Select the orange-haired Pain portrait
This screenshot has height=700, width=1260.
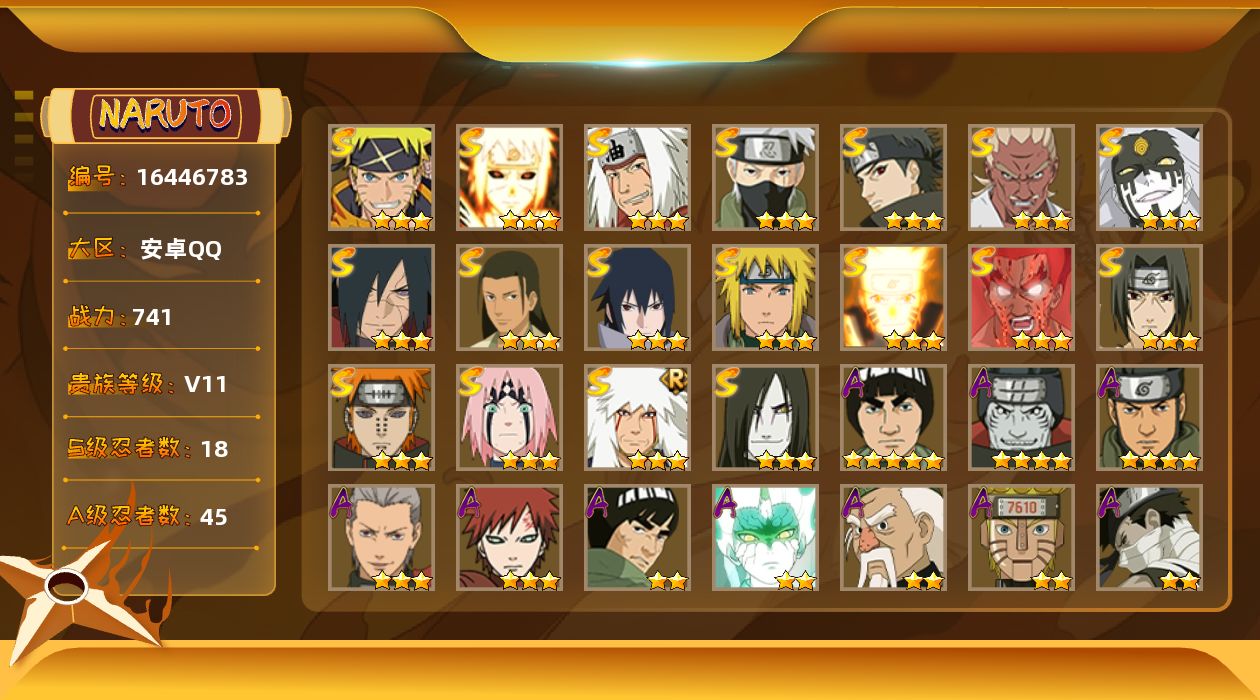[x=381, y=417]
